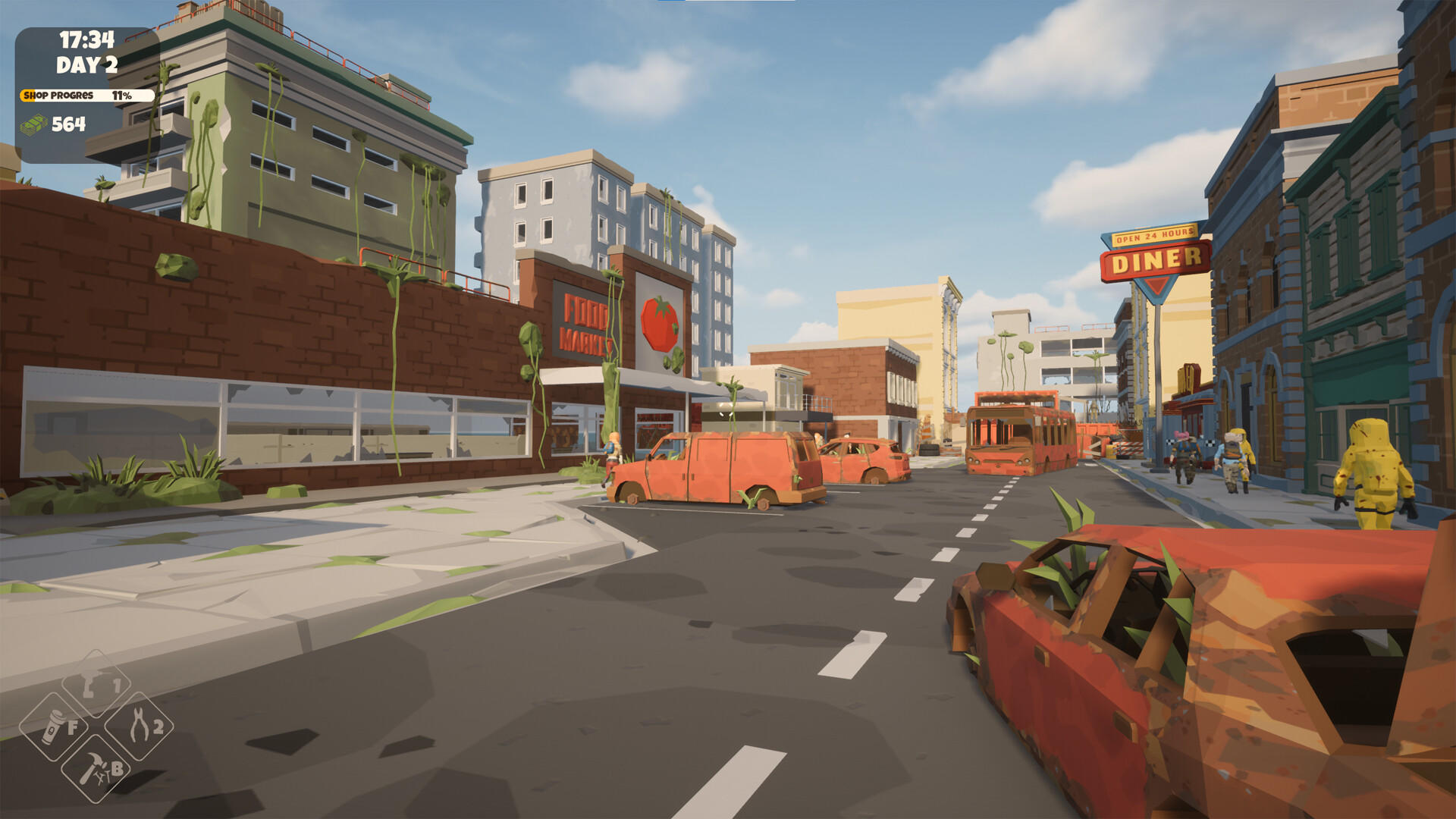Click the green money stack icon
The width and height of the screenshot is (1456, 819).
[32, 124]
